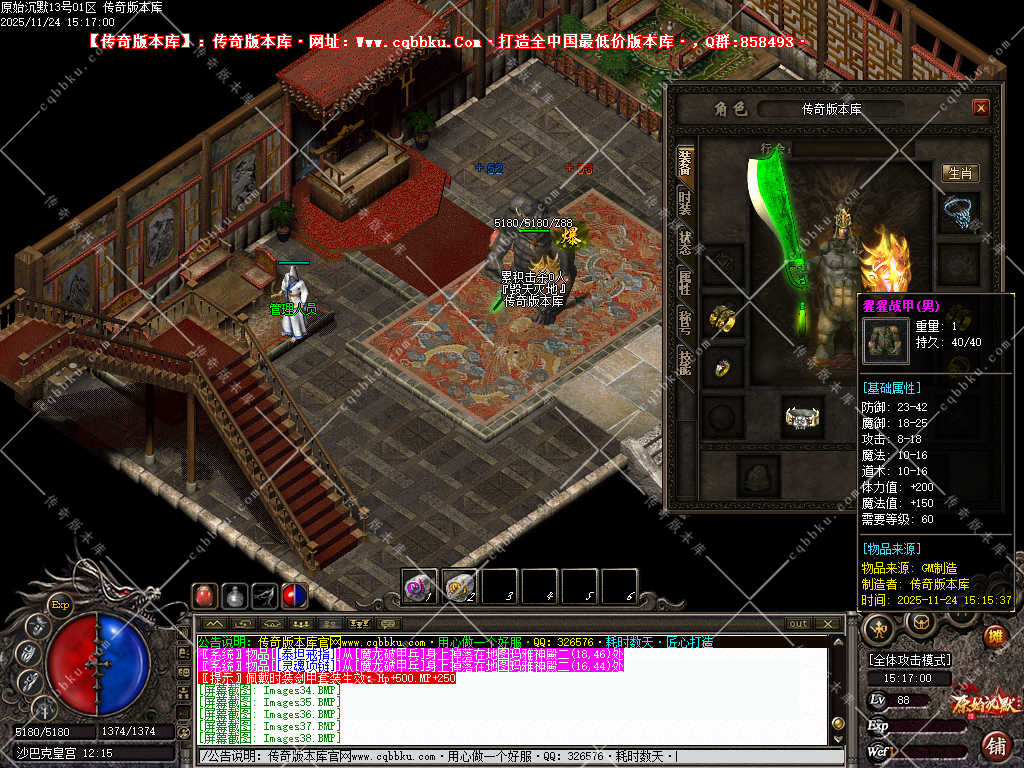Close the character panel
Screen dimensions: 1024x768
point(980,108)
